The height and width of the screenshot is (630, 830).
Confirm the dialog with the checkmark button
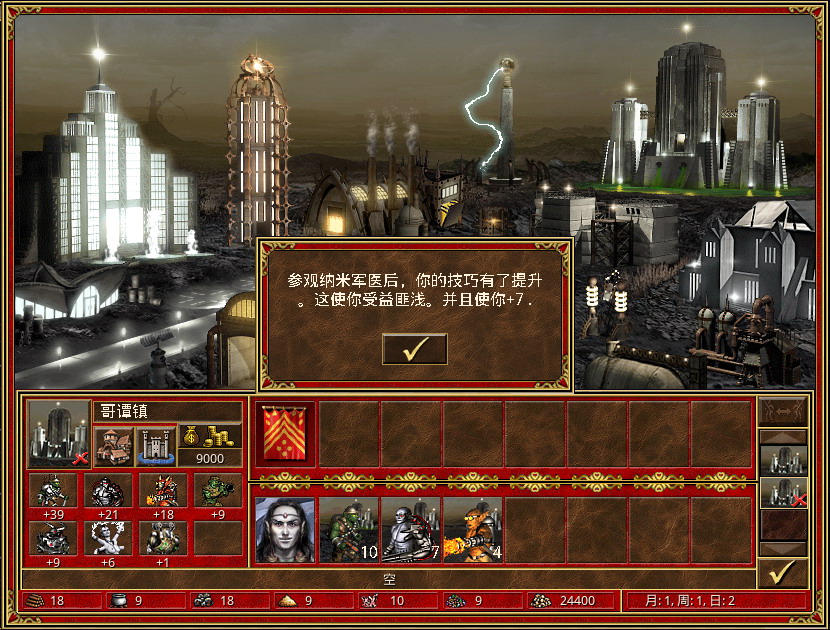(414, 349)
